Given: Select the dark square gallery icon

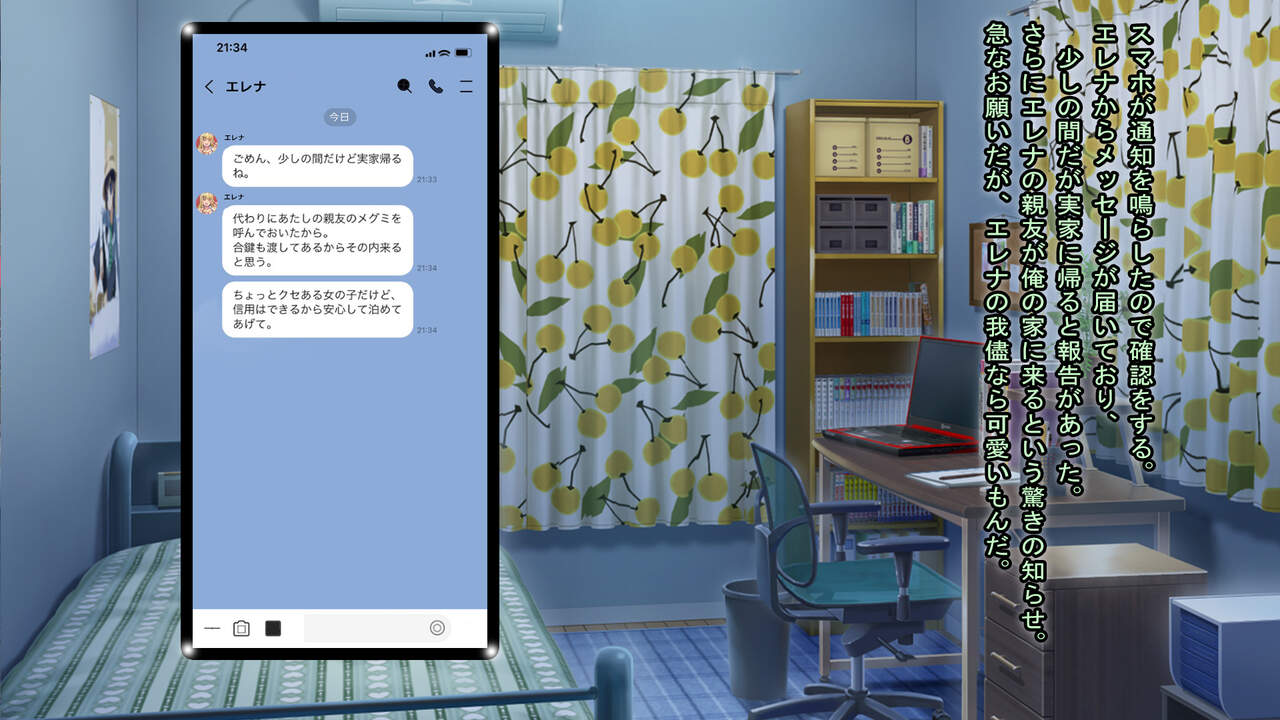Looking at the screenshot, I should pos(273,628).
